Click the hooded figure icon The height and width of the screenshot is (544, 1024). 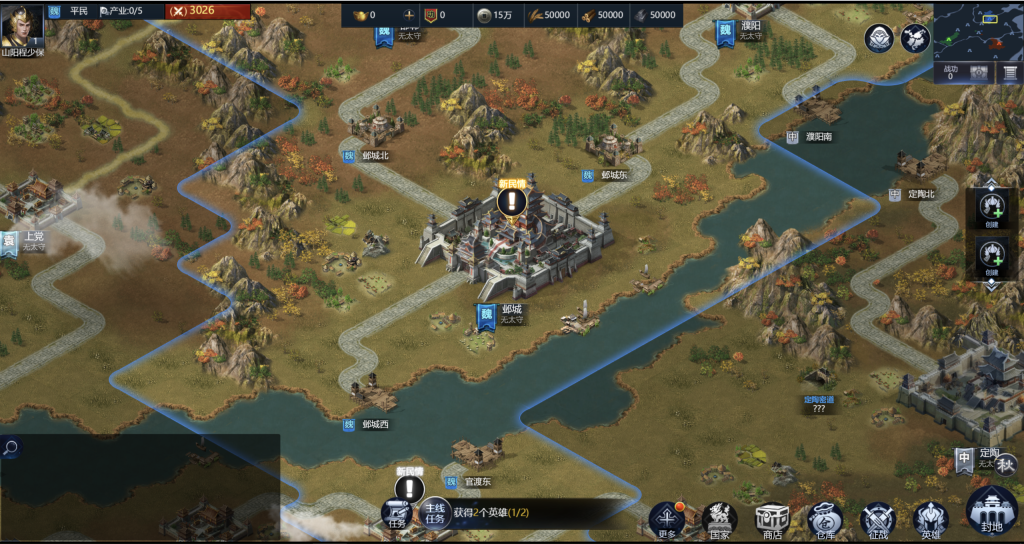coord(879,39)
